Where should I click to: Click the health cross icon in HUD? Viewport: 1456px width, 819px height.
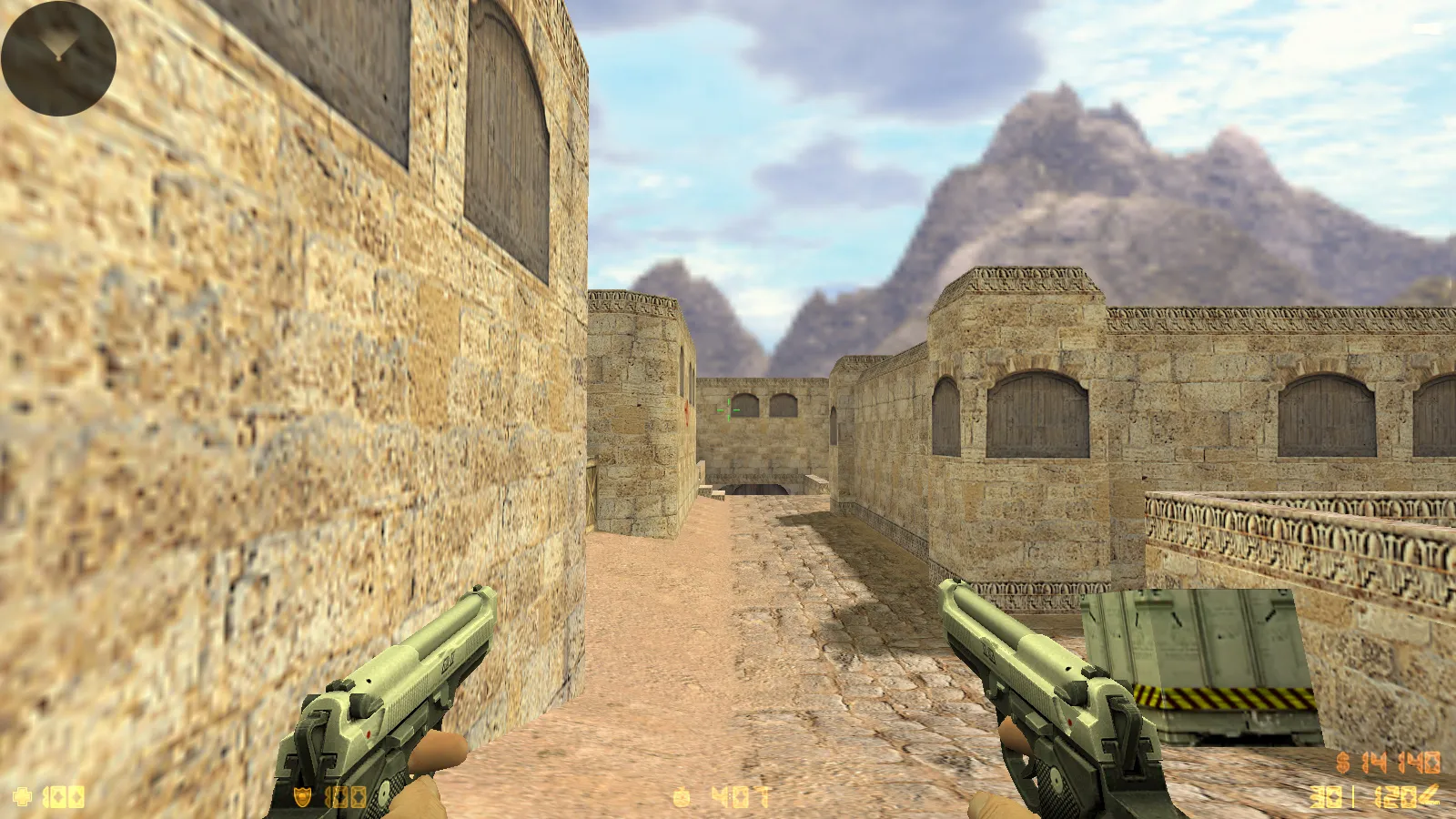(20, 796)
